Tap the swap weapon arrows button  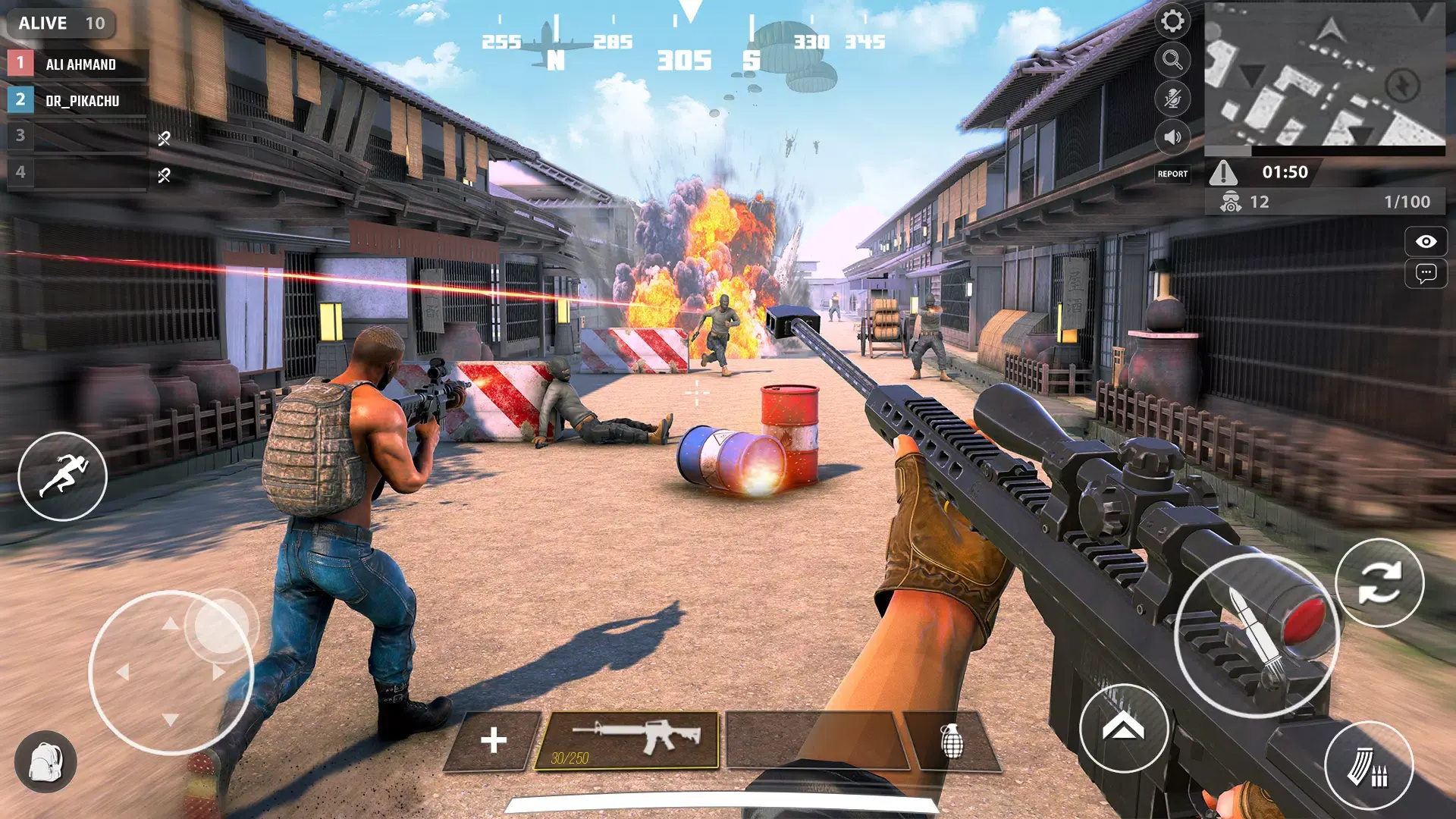click(x=1379, y=582)
